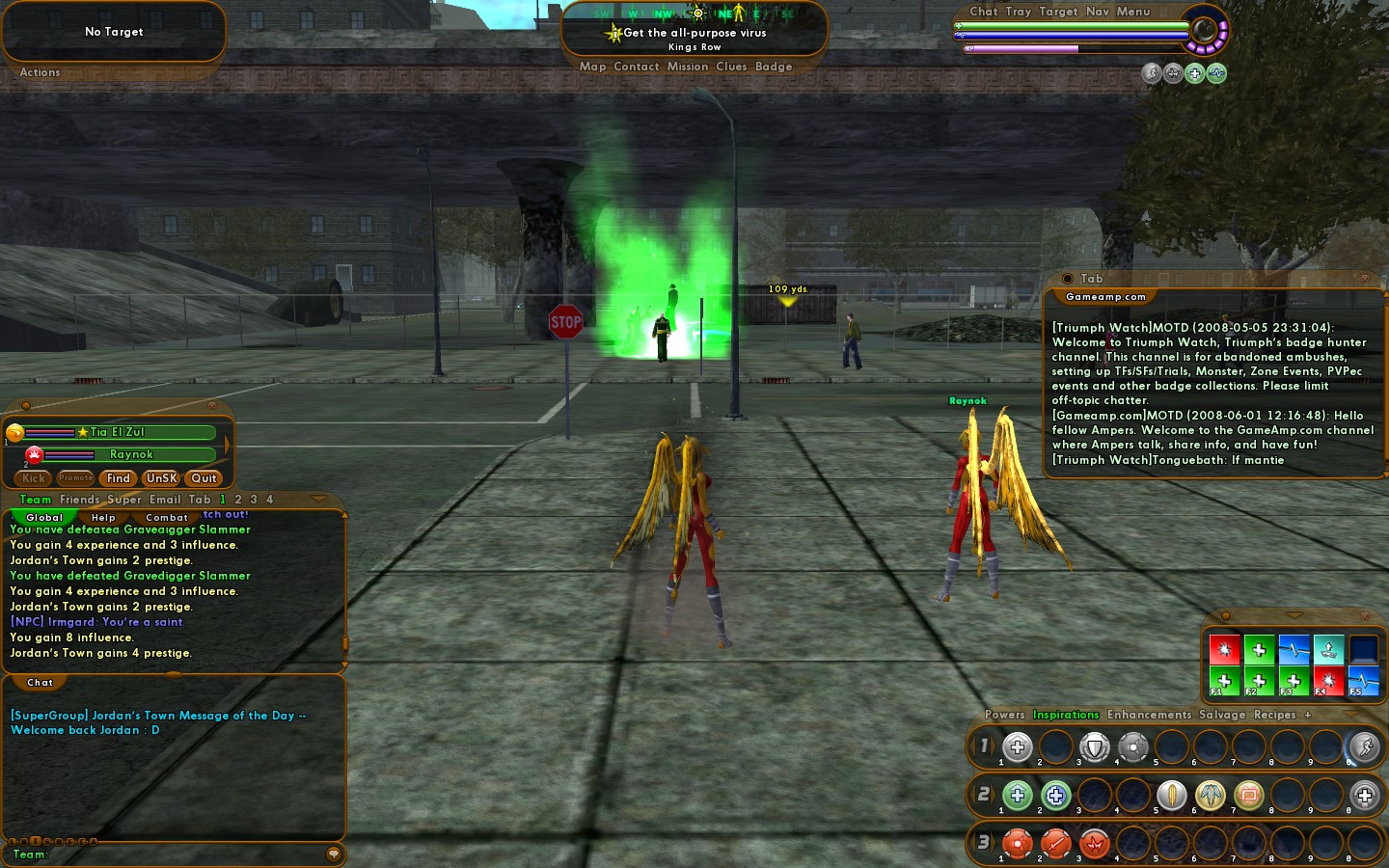This screenshot has height=868, width=1389.
Task: Open the Gameamp.com channel tab
Action: [1105, 297]
